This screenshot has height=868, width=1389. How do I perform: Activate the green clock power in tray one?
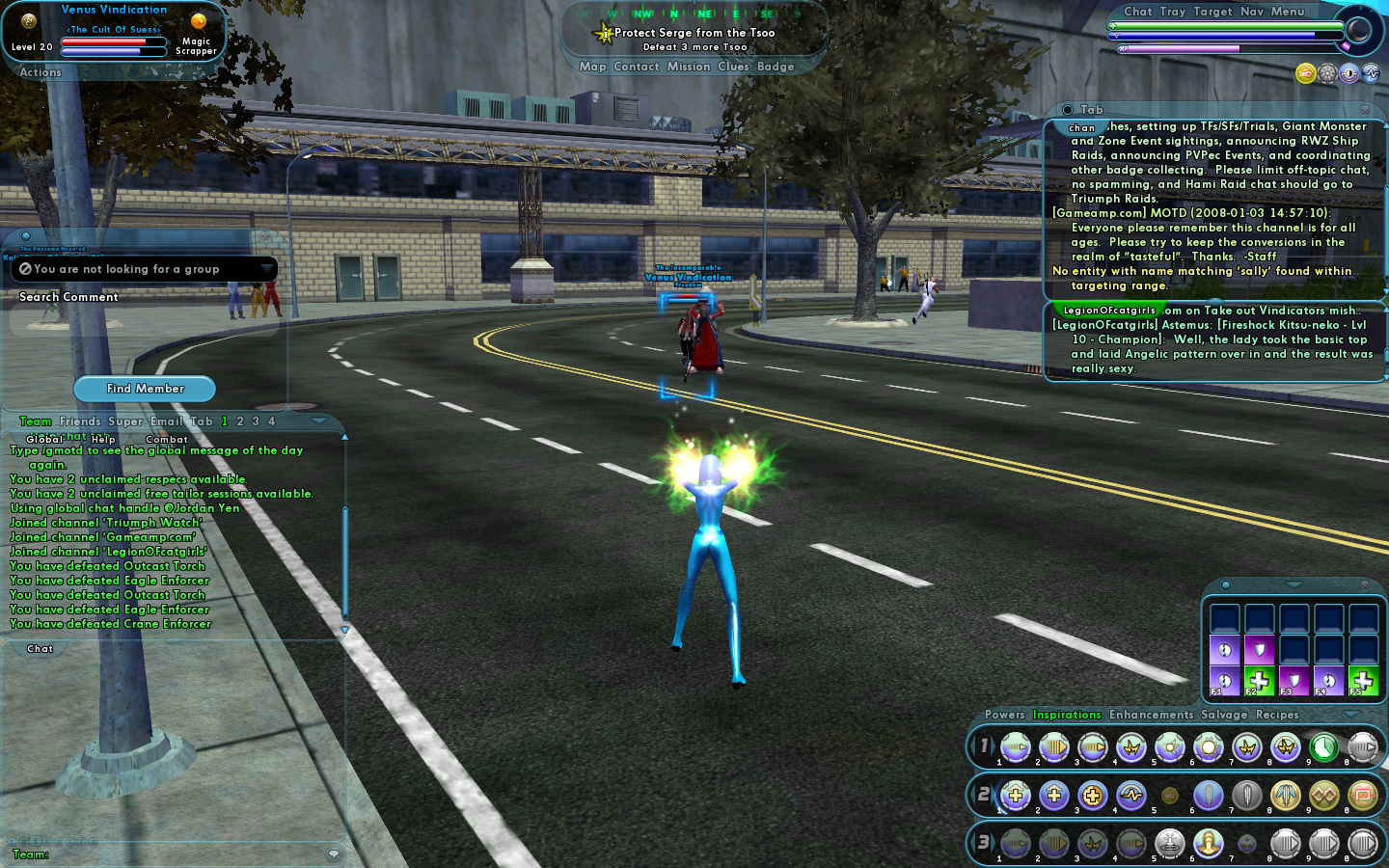pos(1323,746)
